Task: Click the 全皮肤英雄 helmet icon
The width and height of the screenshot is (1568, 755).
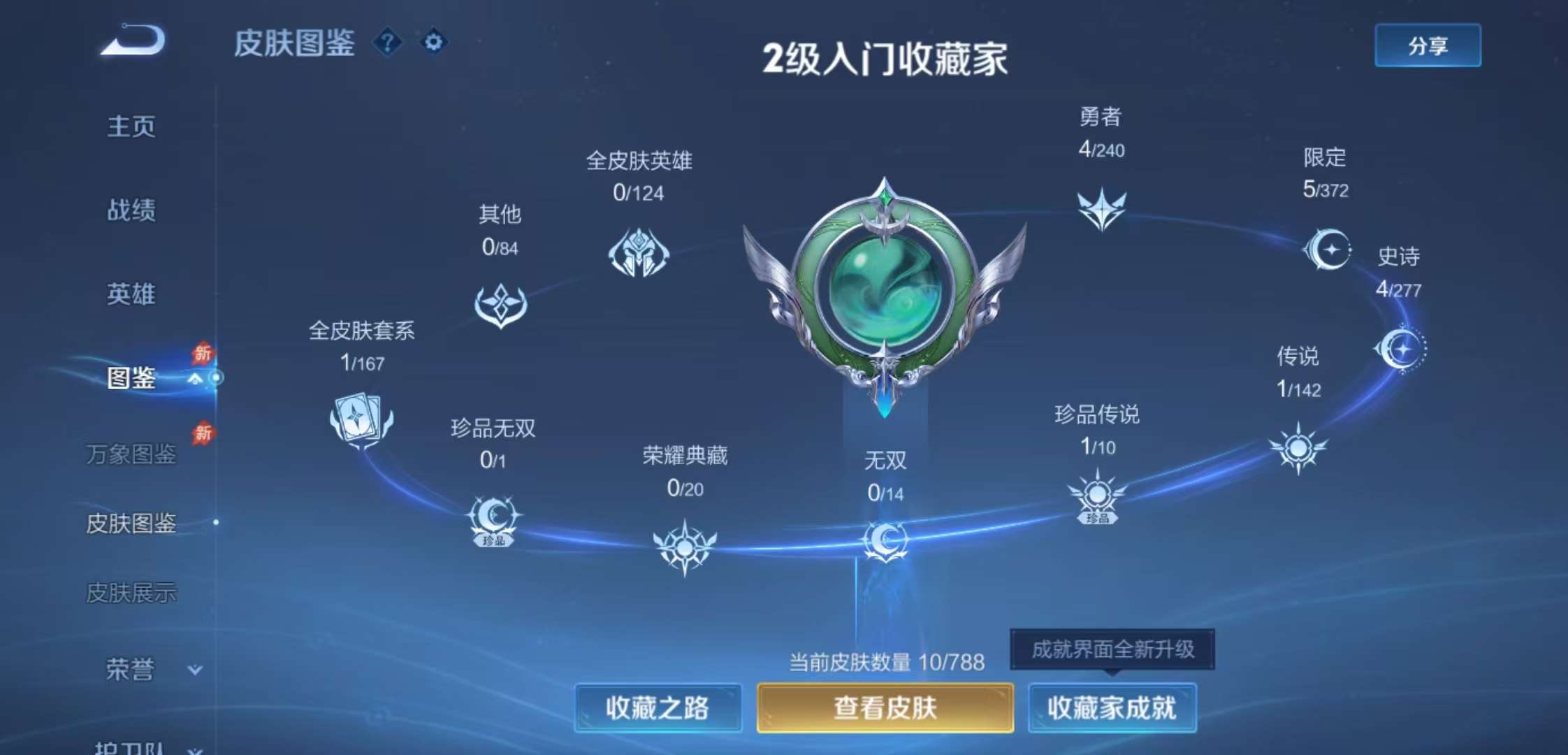Action: coord(639,253)
